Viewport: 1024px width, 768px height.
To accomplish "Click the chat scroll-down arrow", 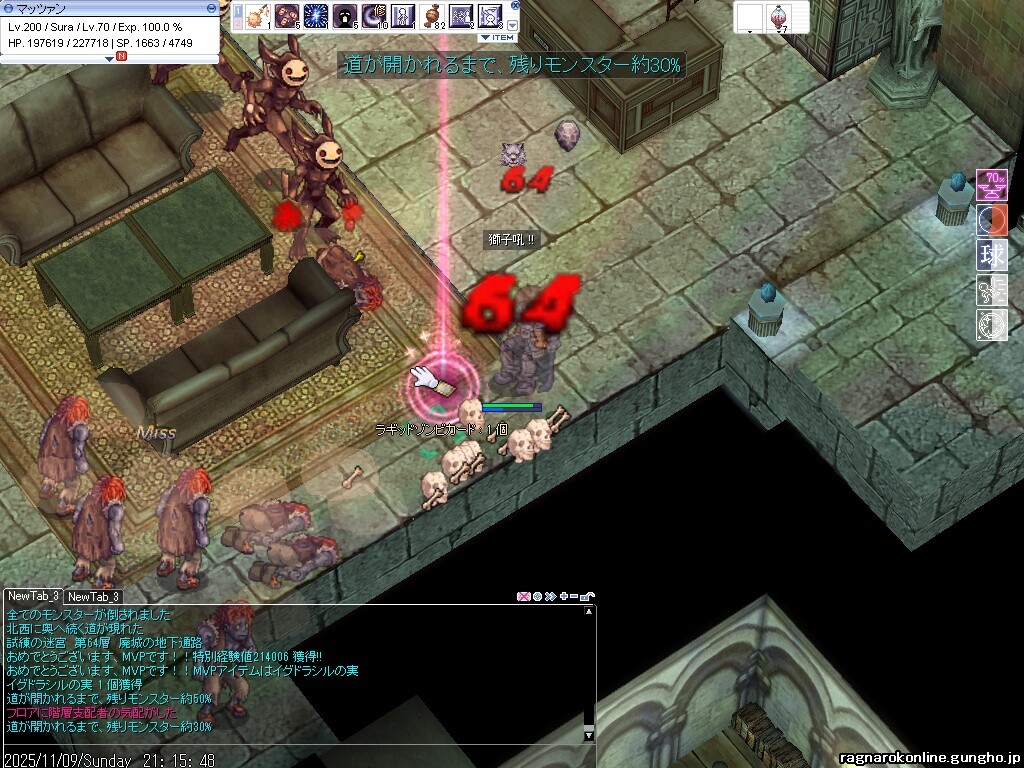I will tap(589, 736).
